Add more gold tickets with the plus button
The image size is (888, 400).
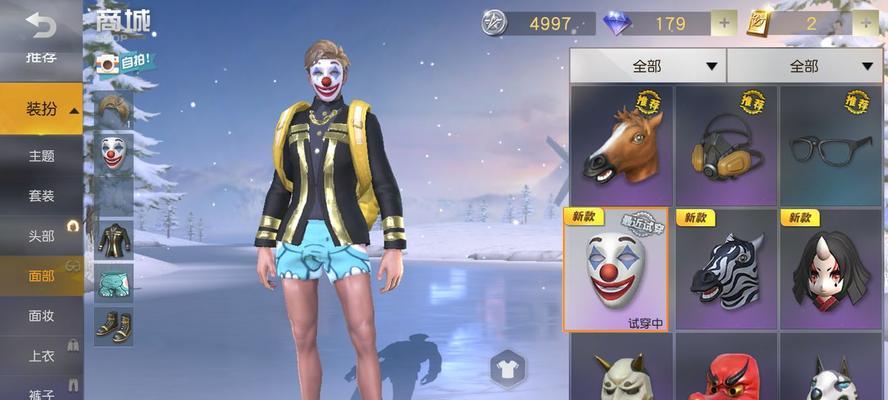point(865,22)
